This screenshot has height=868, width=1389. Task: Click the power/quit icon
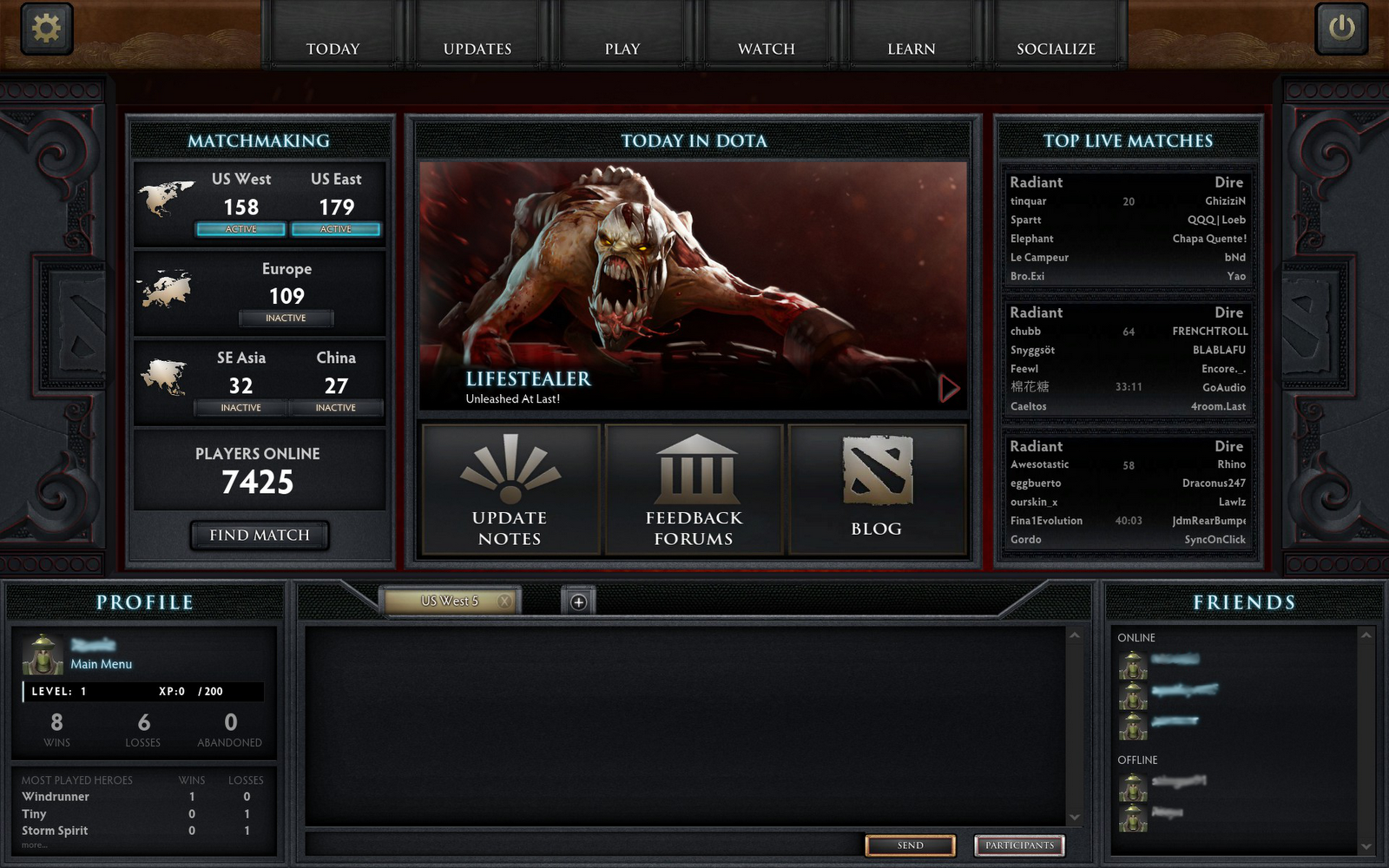(x=1341, y=27)
